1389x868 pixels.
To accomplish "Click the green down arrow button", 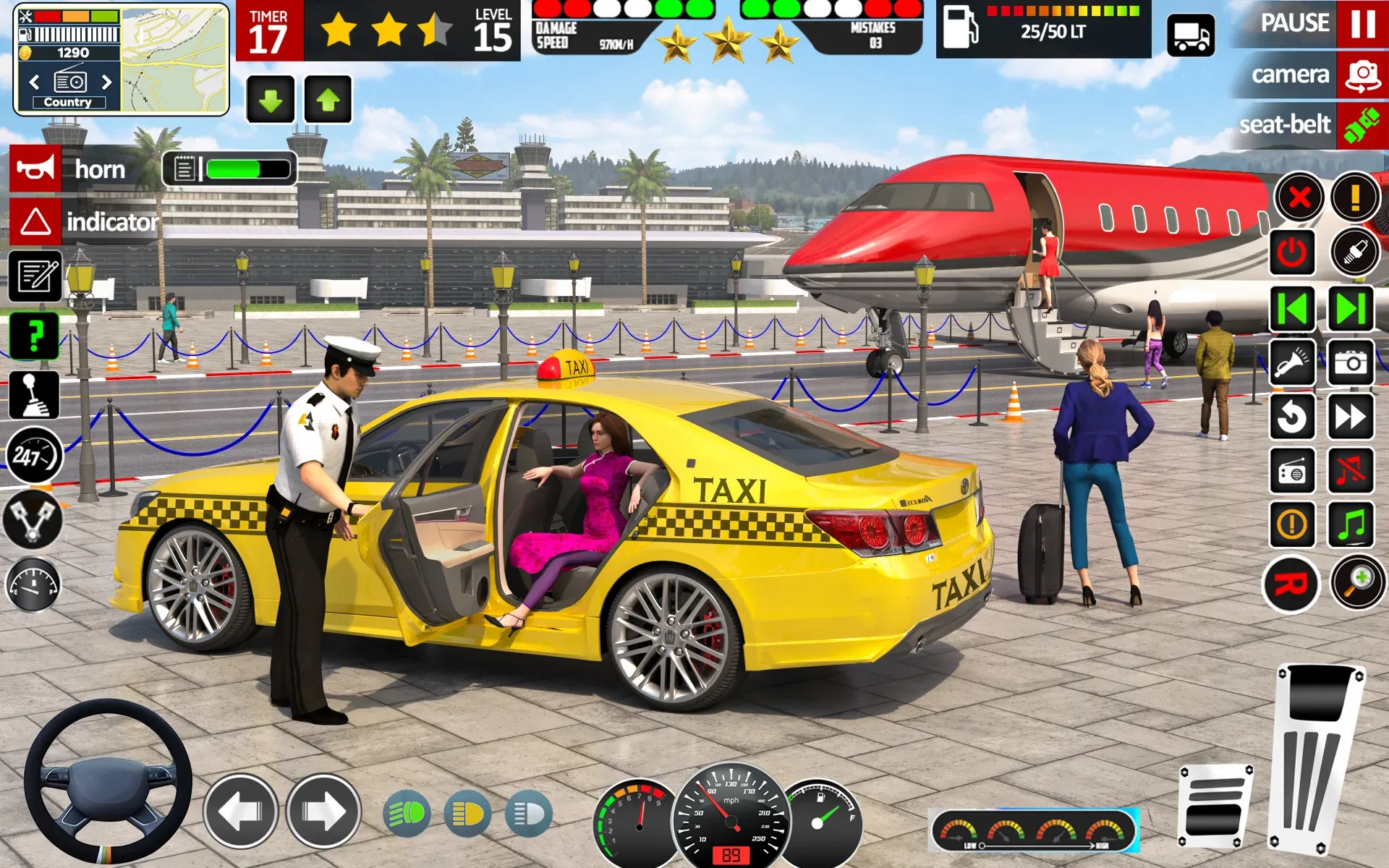I will pos(271,100).
